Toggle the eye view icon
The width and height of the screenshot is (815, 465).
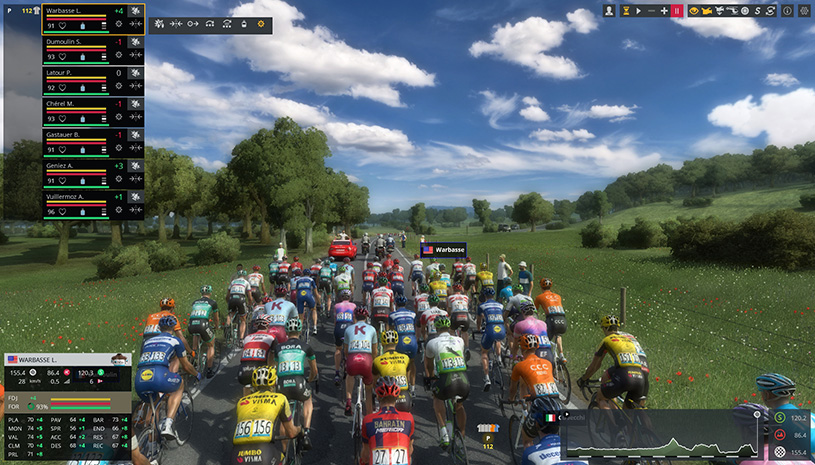coord(692,10)
